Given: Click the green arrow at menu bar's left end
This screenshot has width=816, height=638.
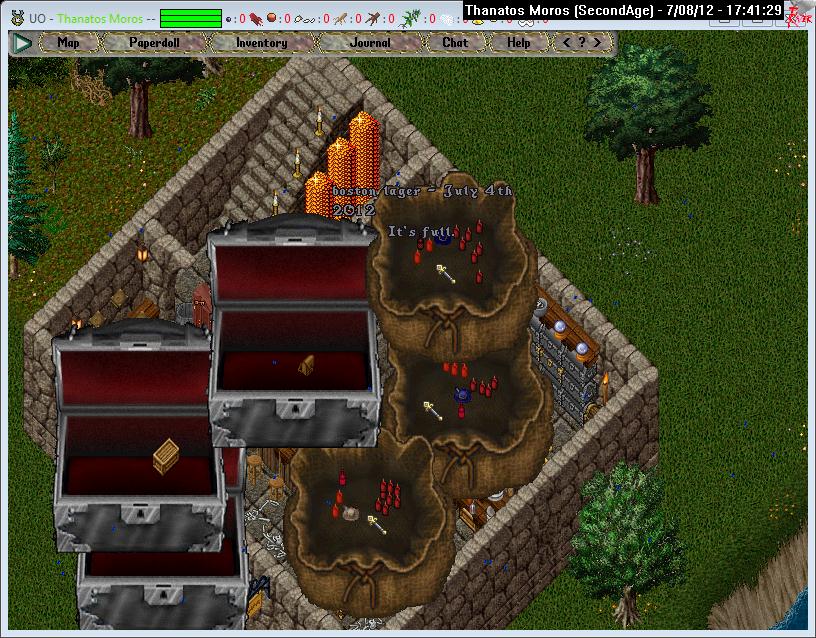Looking at the screenshot, I should [22, 43].
